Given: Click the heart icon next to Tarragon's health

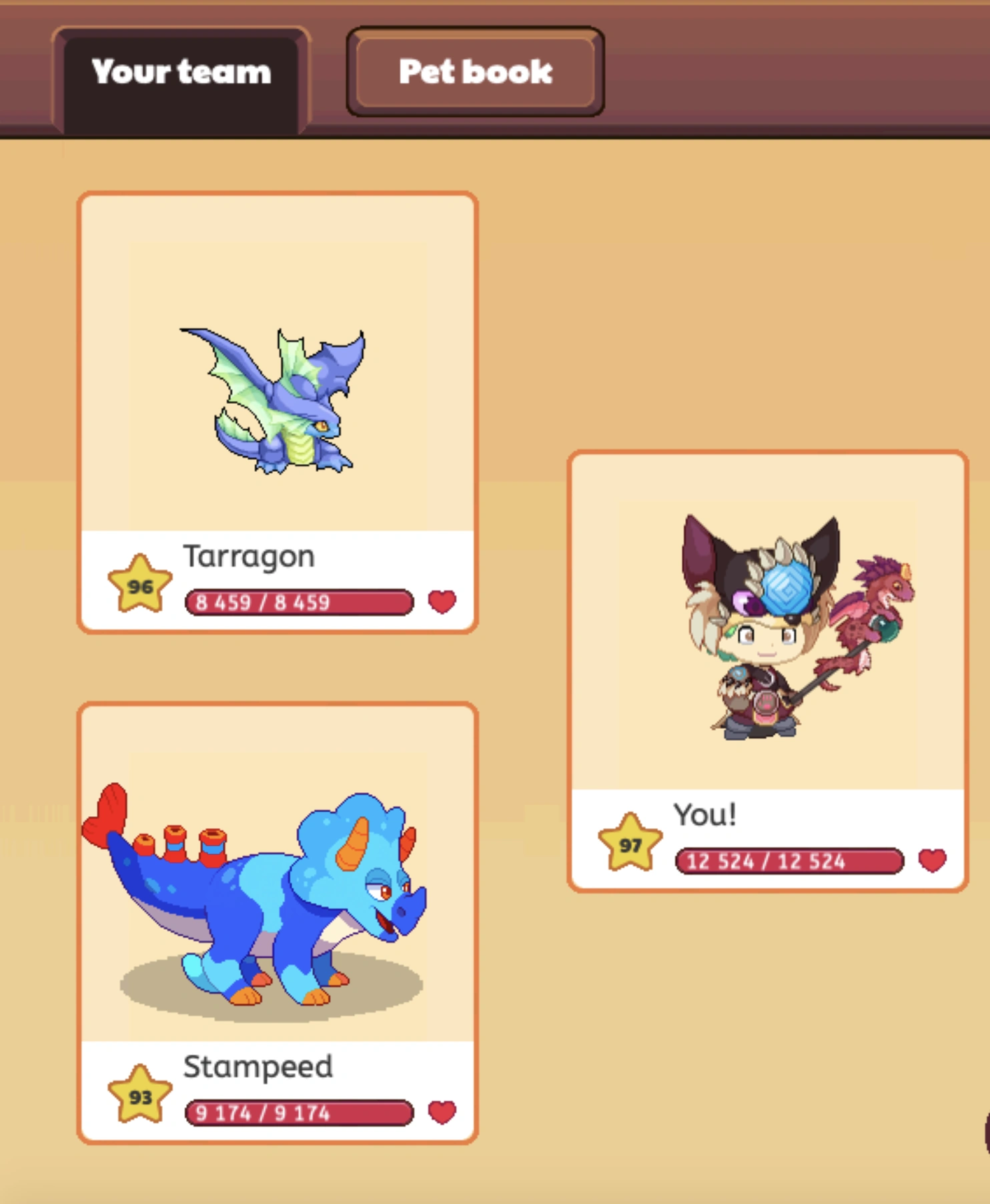Looking at the screenshot, I should (443, 603).
